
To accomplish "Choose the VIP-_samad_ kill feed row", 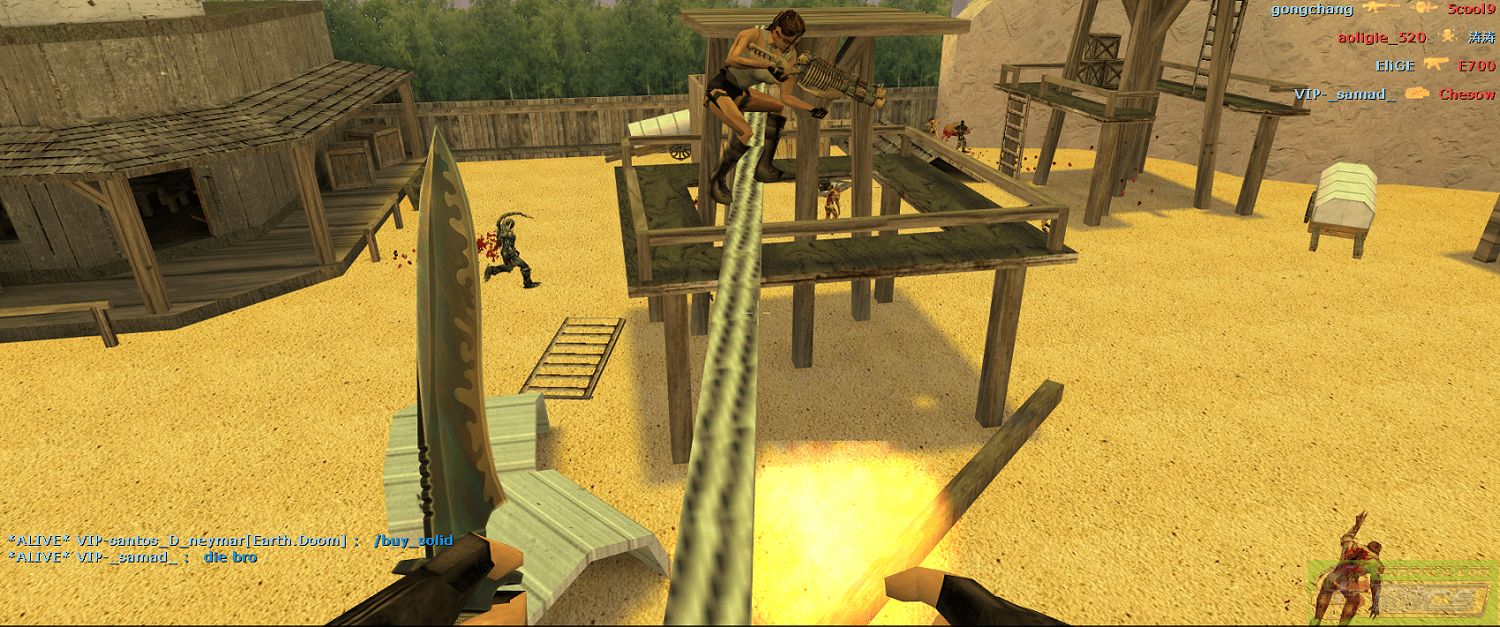I will pyautogui.click(x=1394, y=94).
